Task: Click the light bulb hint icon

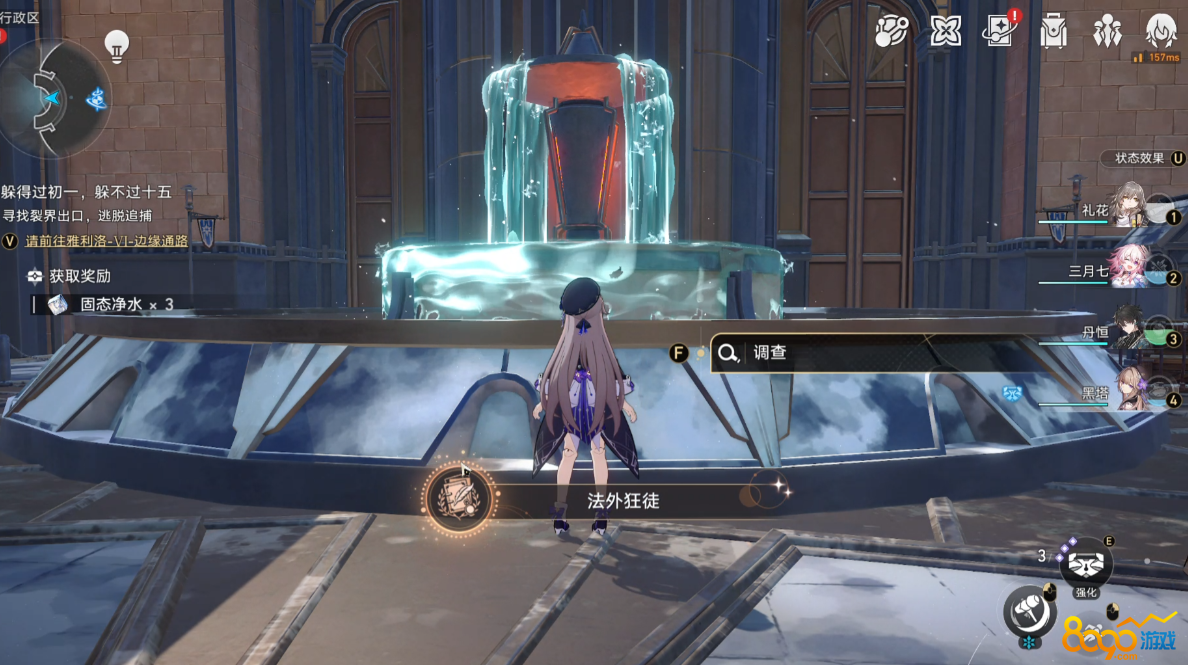Action: 118,46
